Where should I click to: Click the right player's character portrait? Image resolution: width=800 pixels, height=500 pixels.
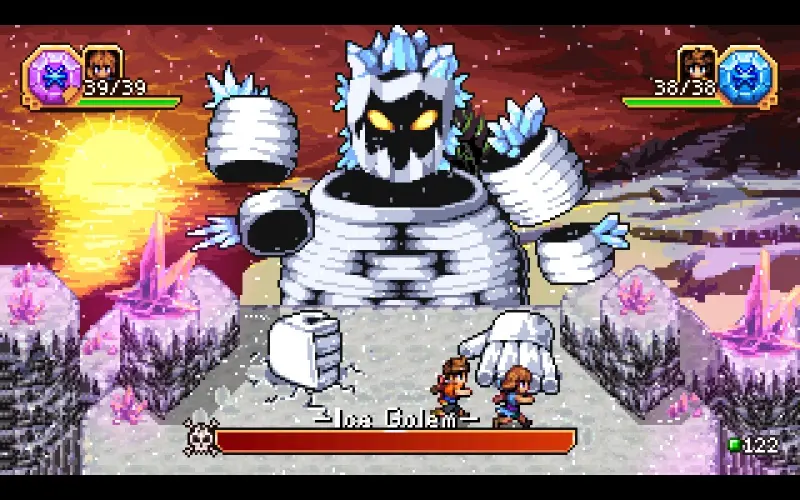point(697,62)
